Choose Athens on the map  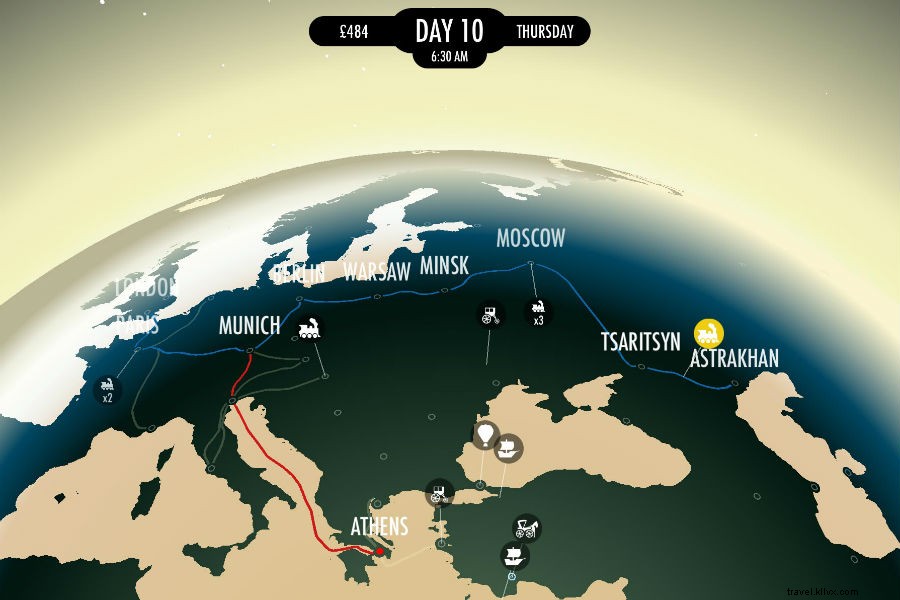click(x=379, y=526)
